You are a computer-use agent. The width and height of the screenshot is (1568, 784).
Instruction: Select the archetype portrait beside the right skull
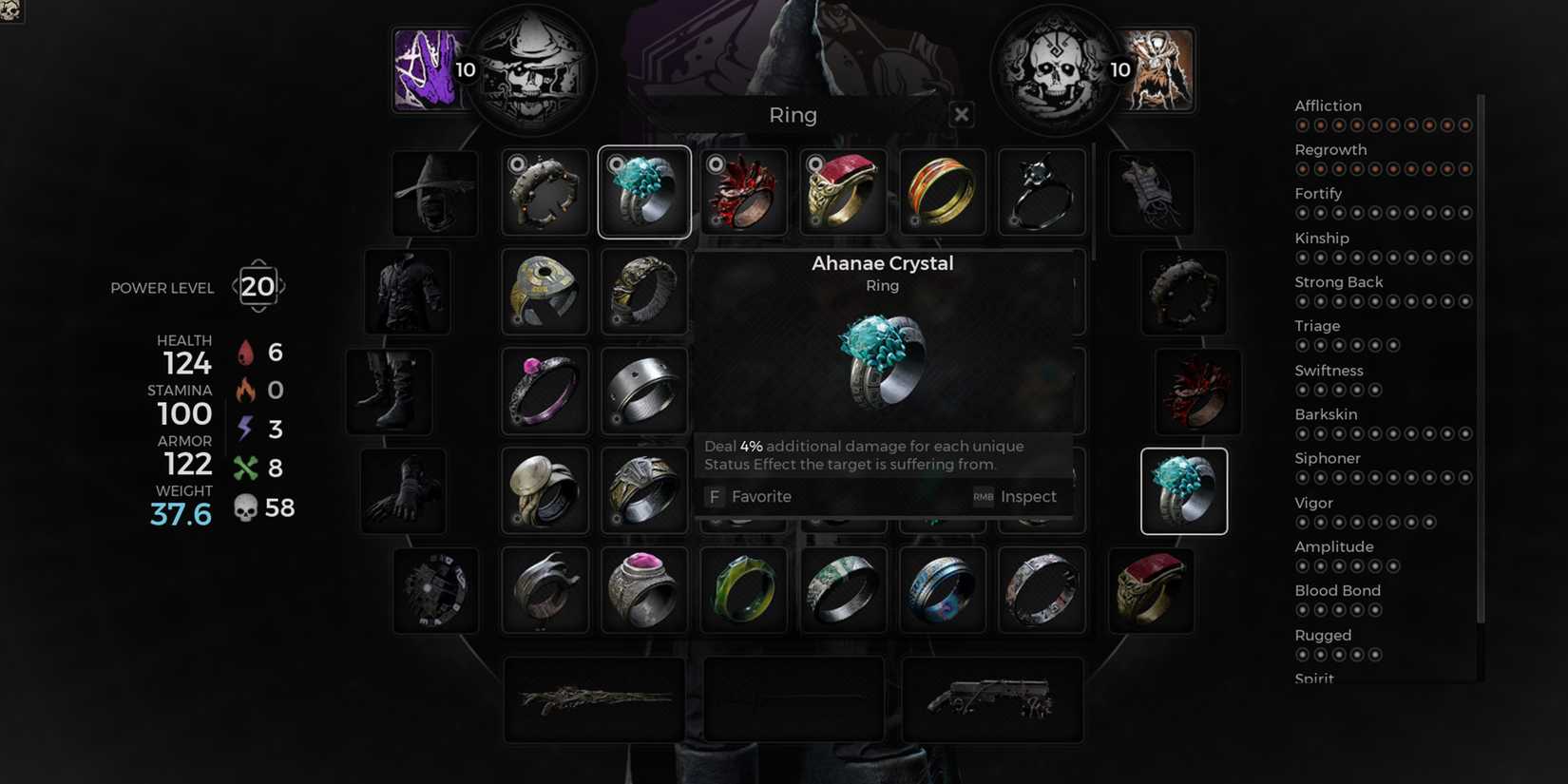click(1156, 68)
